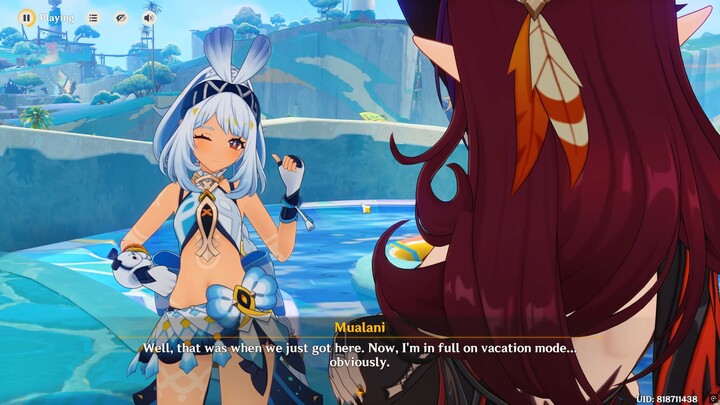Toggle the dialogue voice speaker icon
This screenshot has width=720, height=405.
pos(149,17)
